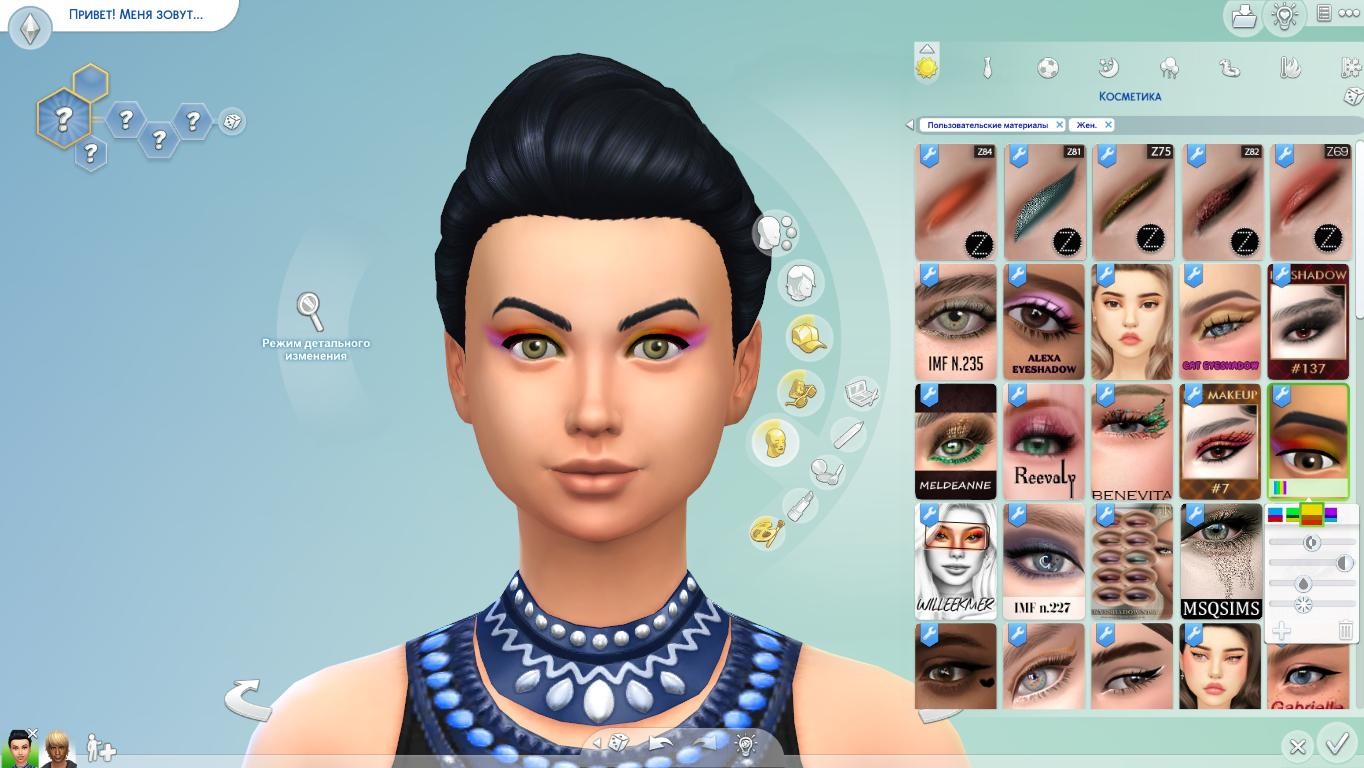Open detailed edit mode magnifier
The height and width of the screenshot is (768, 1364).
pos(311,311)
